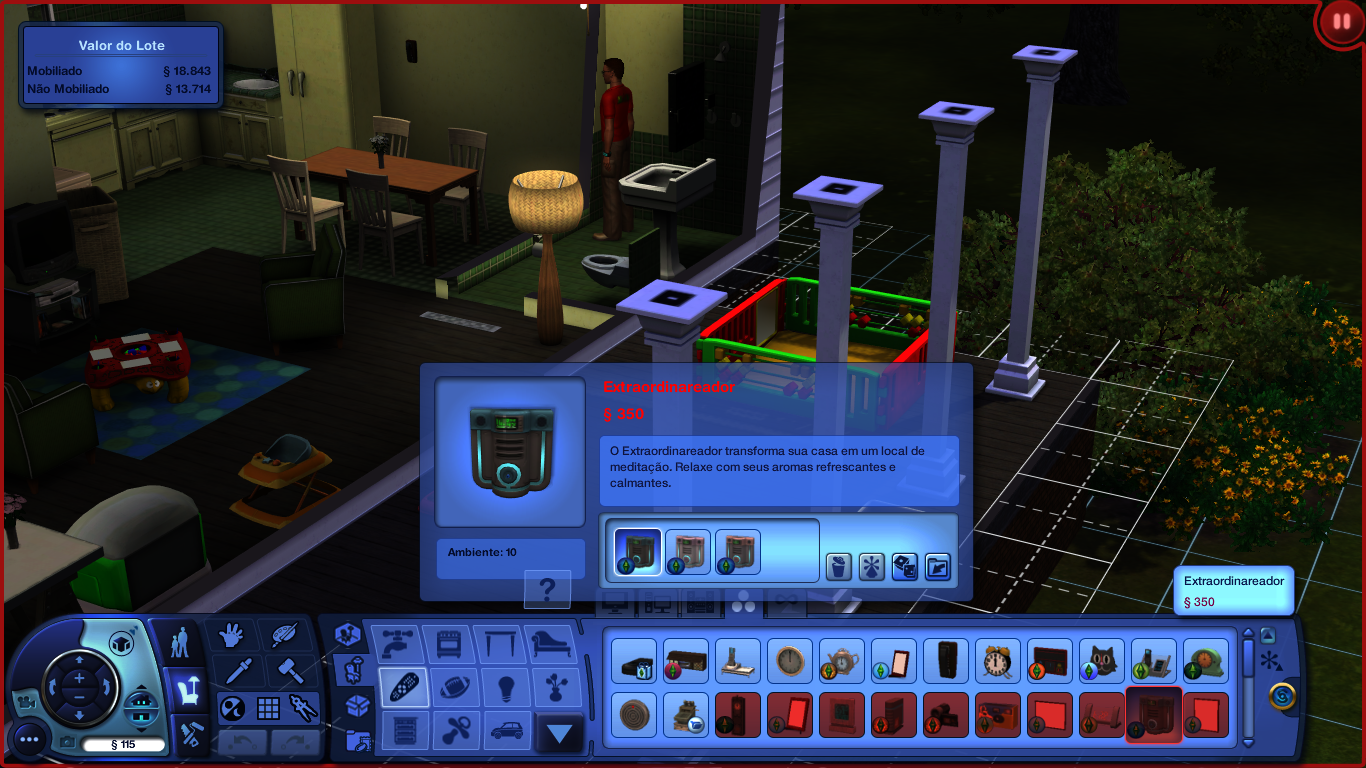
Task: Select the football entertainment category
Action: coord(456,688)
